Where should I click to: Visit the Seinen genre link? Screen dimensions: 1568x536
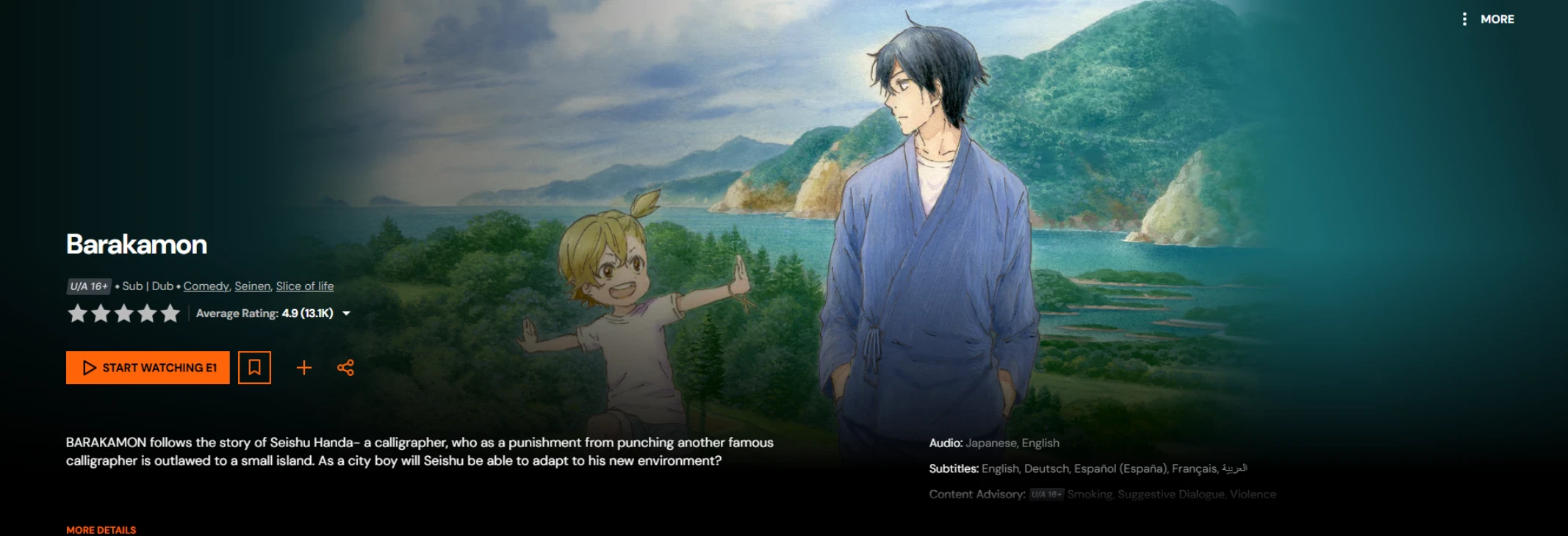click(x=252, y=286)
